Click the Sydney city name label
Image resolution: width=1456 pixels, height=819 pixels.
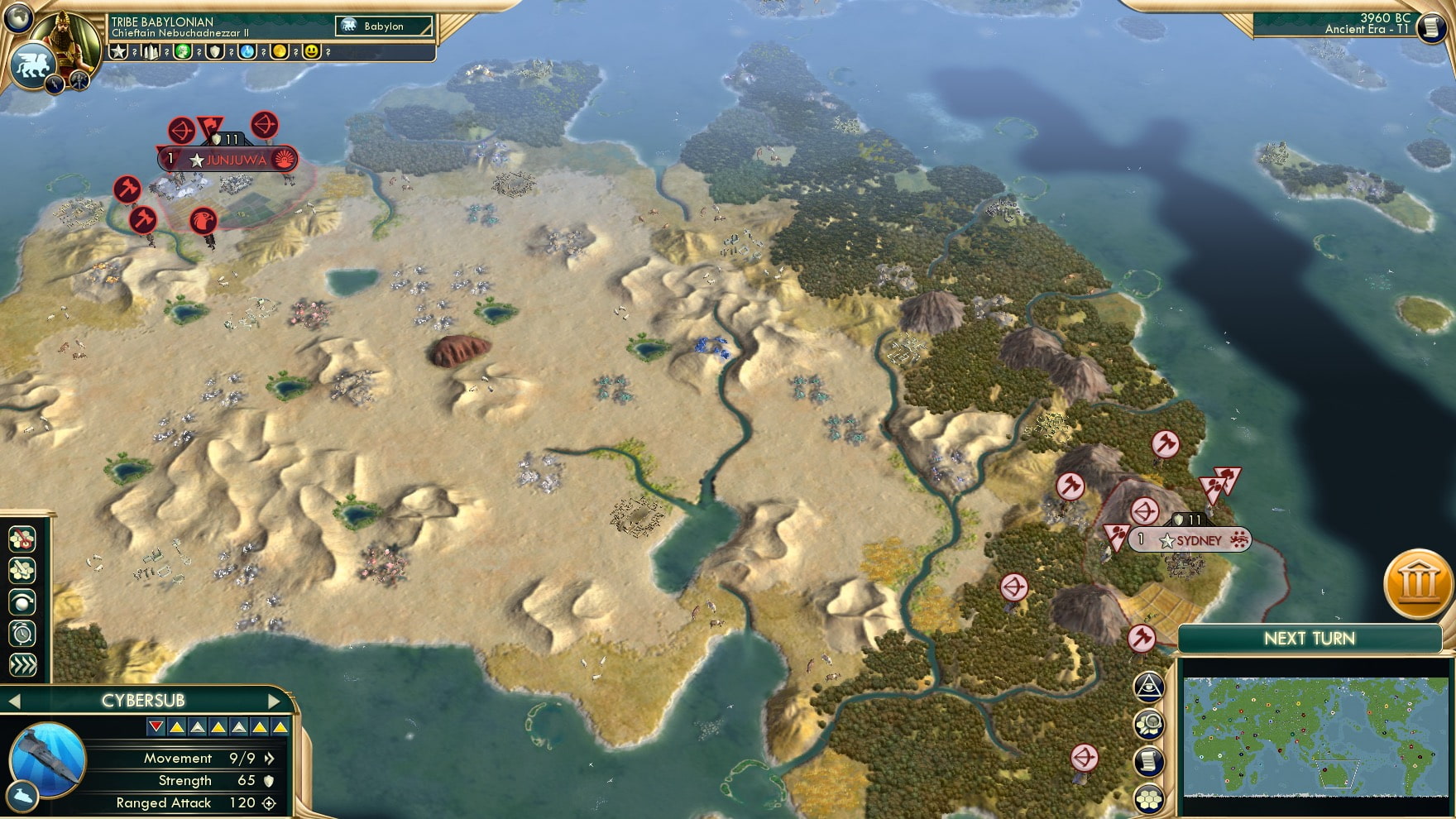[x=1199, y=539]
